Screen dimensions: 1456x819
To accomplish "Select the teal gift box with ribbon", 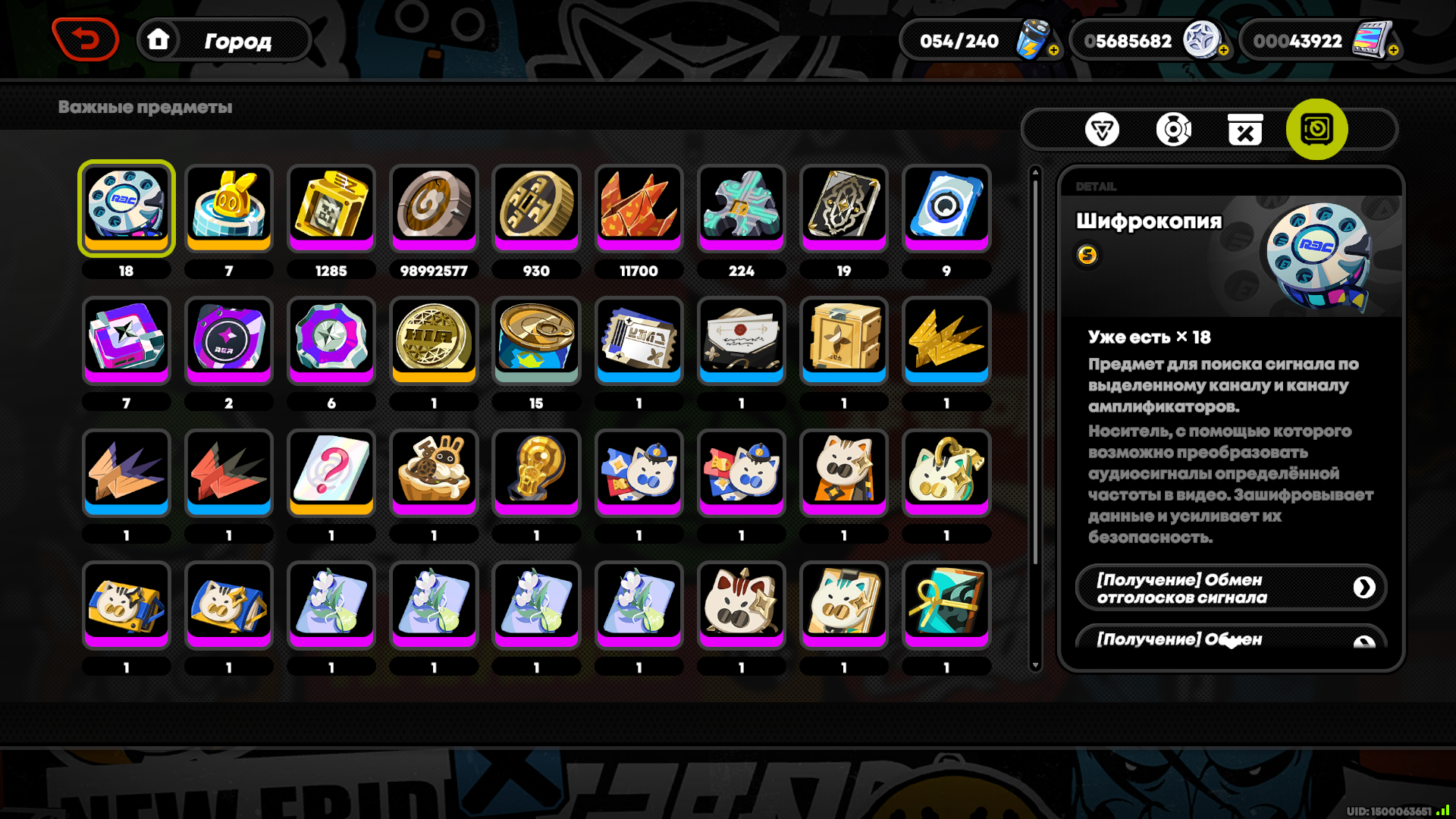I will coord(946,604).
